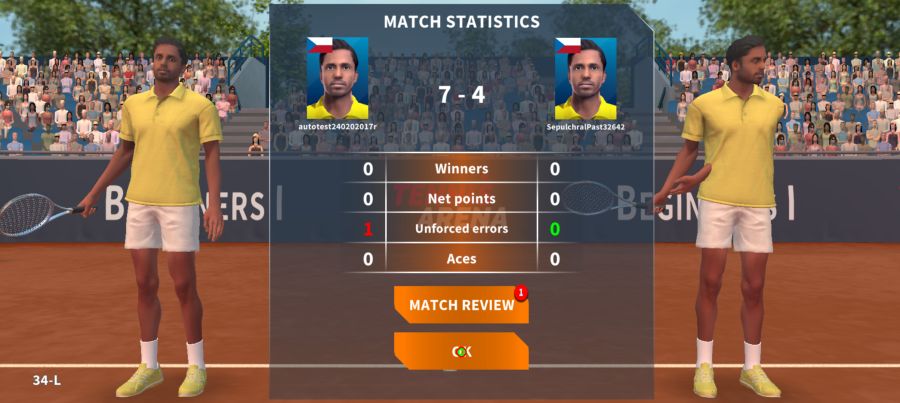The height and width of the screenshot is (403, 900).
Task: View autotest240202017r player portrait
Action: pyautogui.click(x=337, y=79)
